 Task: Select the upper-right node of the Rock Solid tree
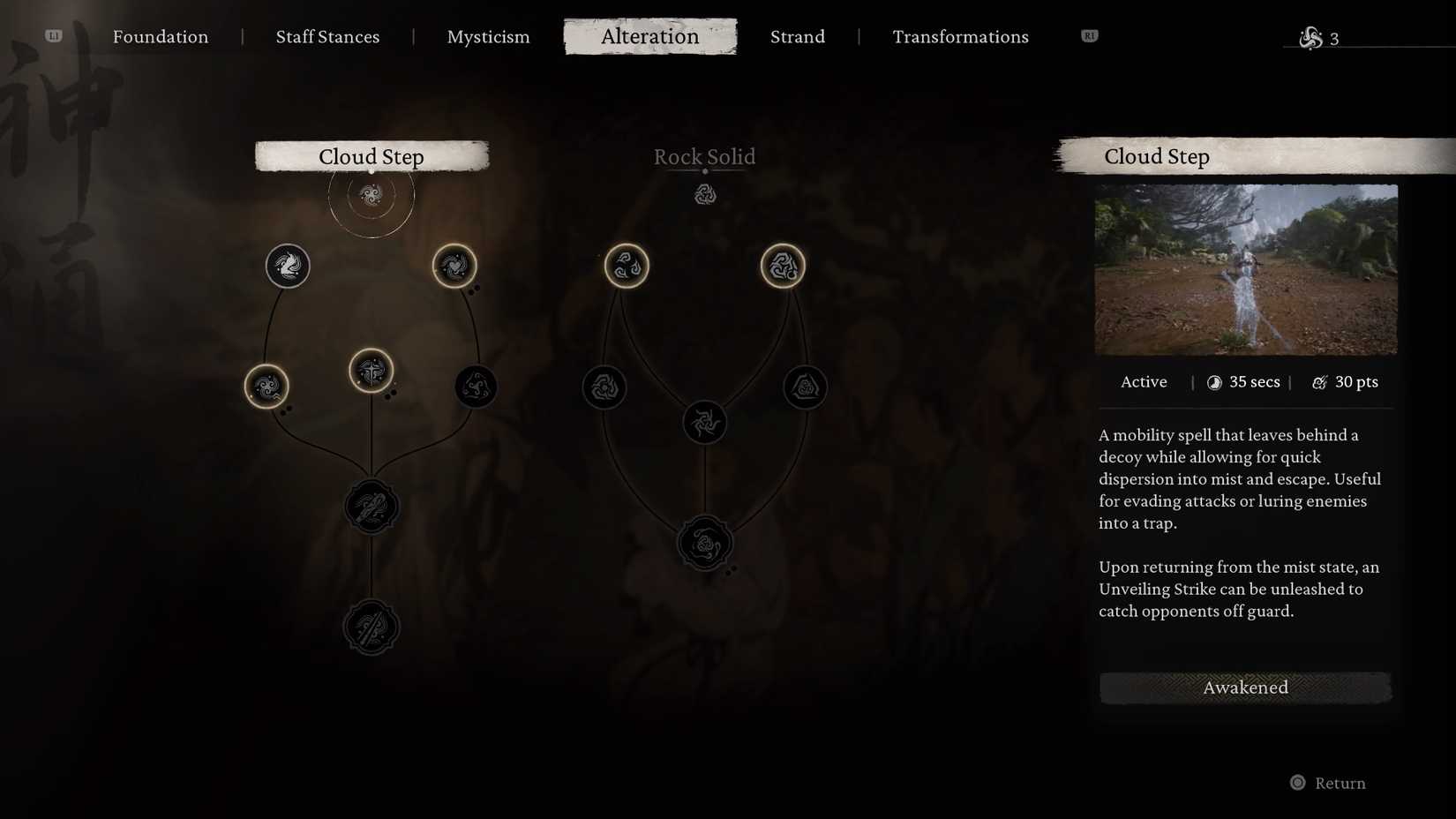tap(782, 266)
